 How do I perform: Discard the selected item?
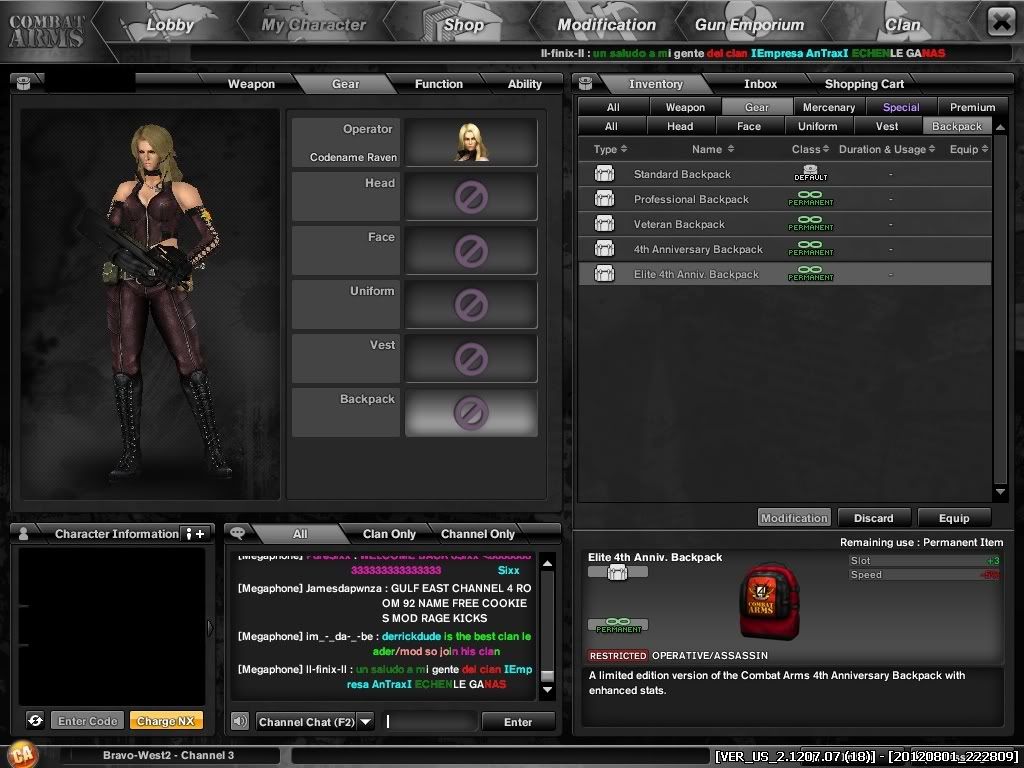pos(873,518)
